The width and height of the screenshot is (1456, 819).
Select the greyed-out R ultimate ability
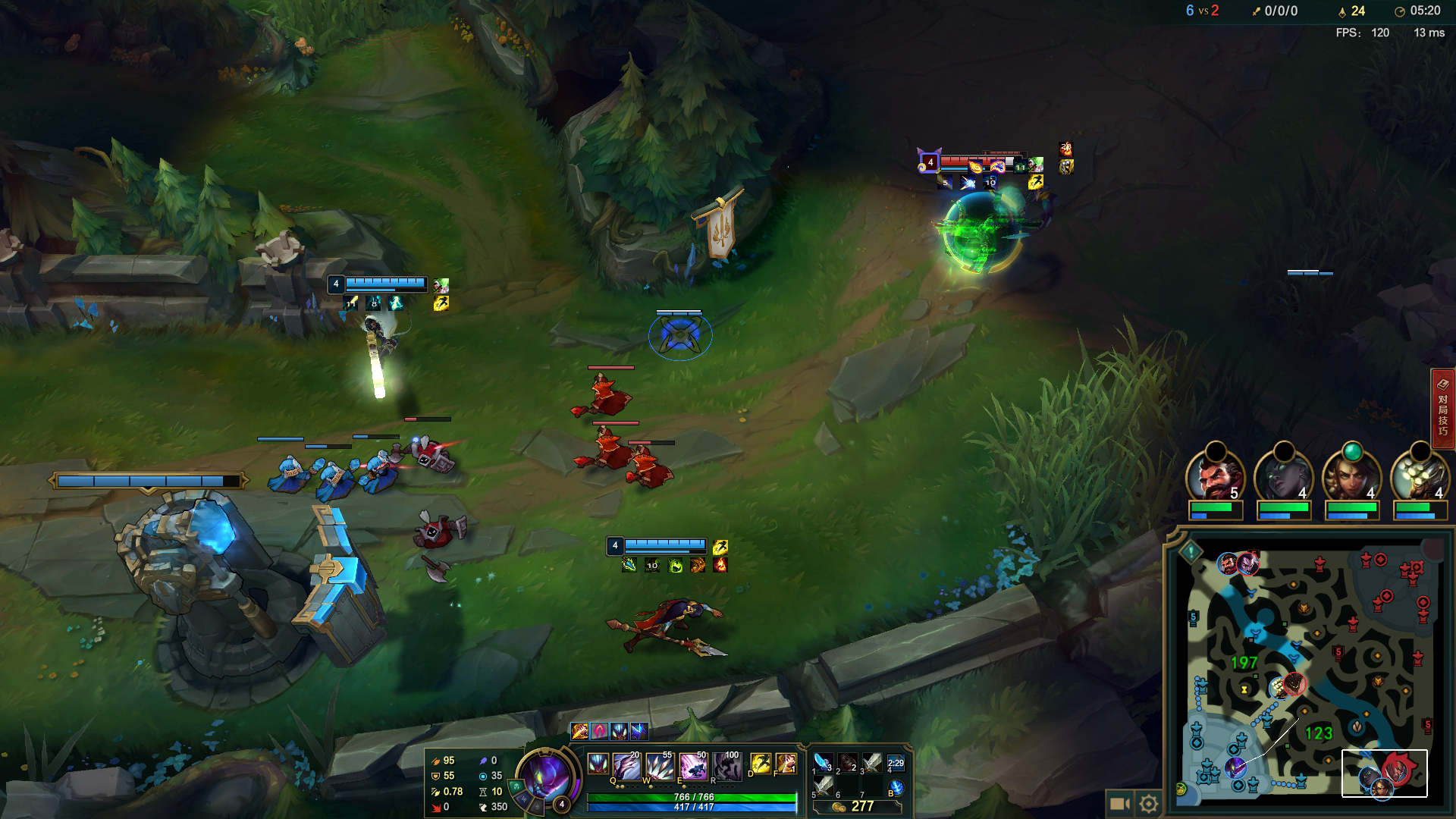pyautogui.click(x=726, y=767)
